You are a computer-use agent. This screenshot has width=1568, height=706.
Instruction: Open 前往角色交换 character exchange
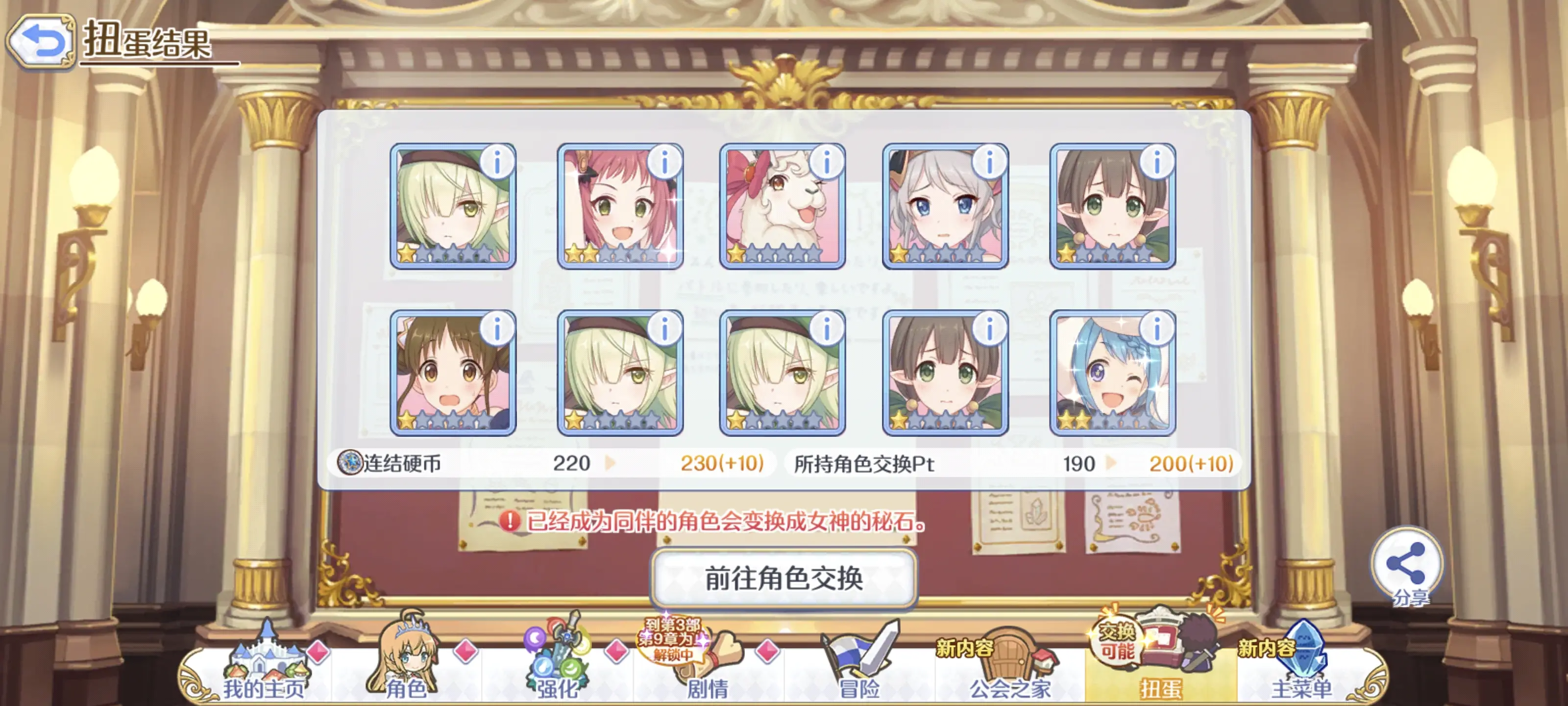784,578
